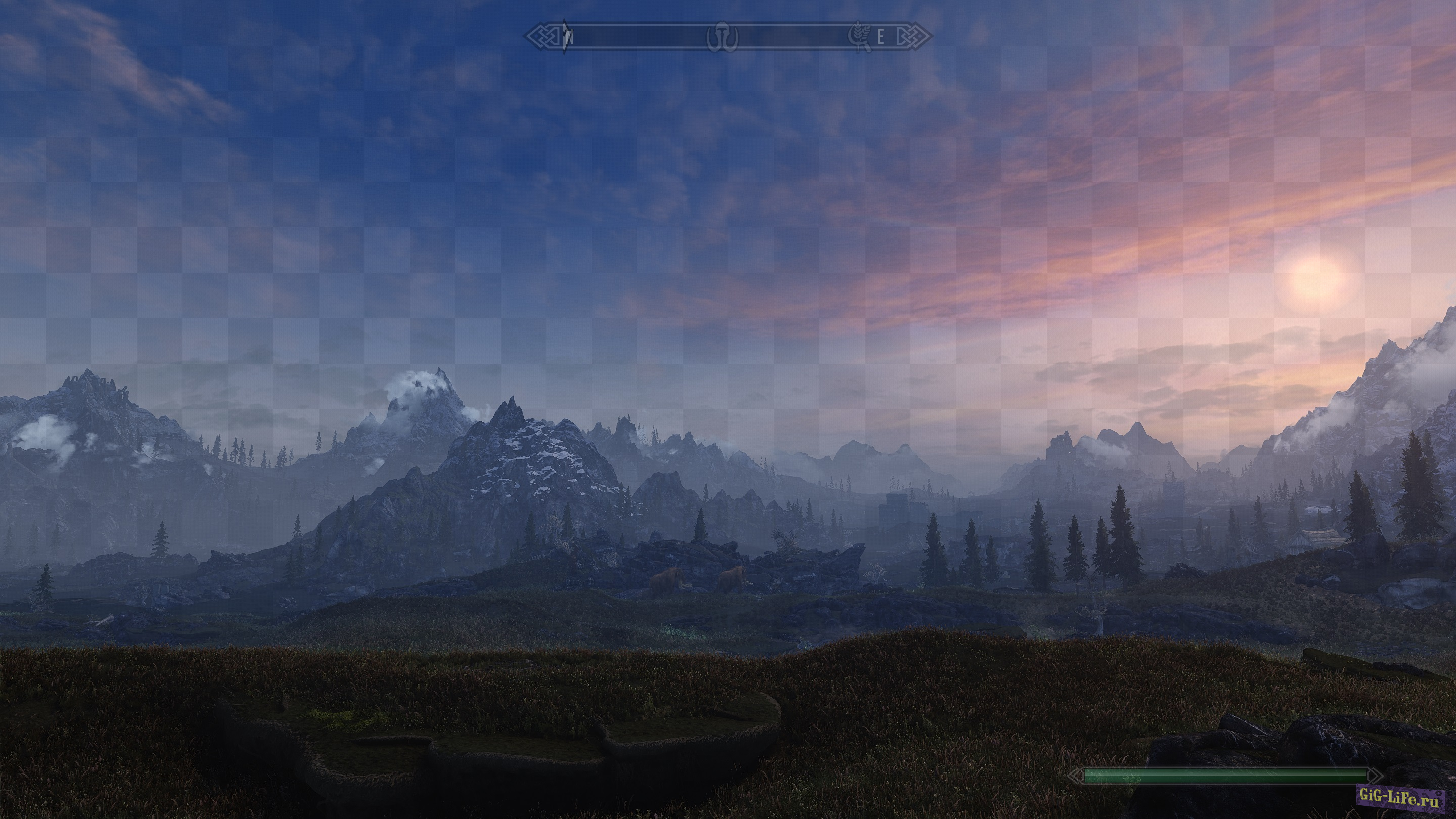
Task: Click the North heading letter on the compass
Action: (570, 38)
